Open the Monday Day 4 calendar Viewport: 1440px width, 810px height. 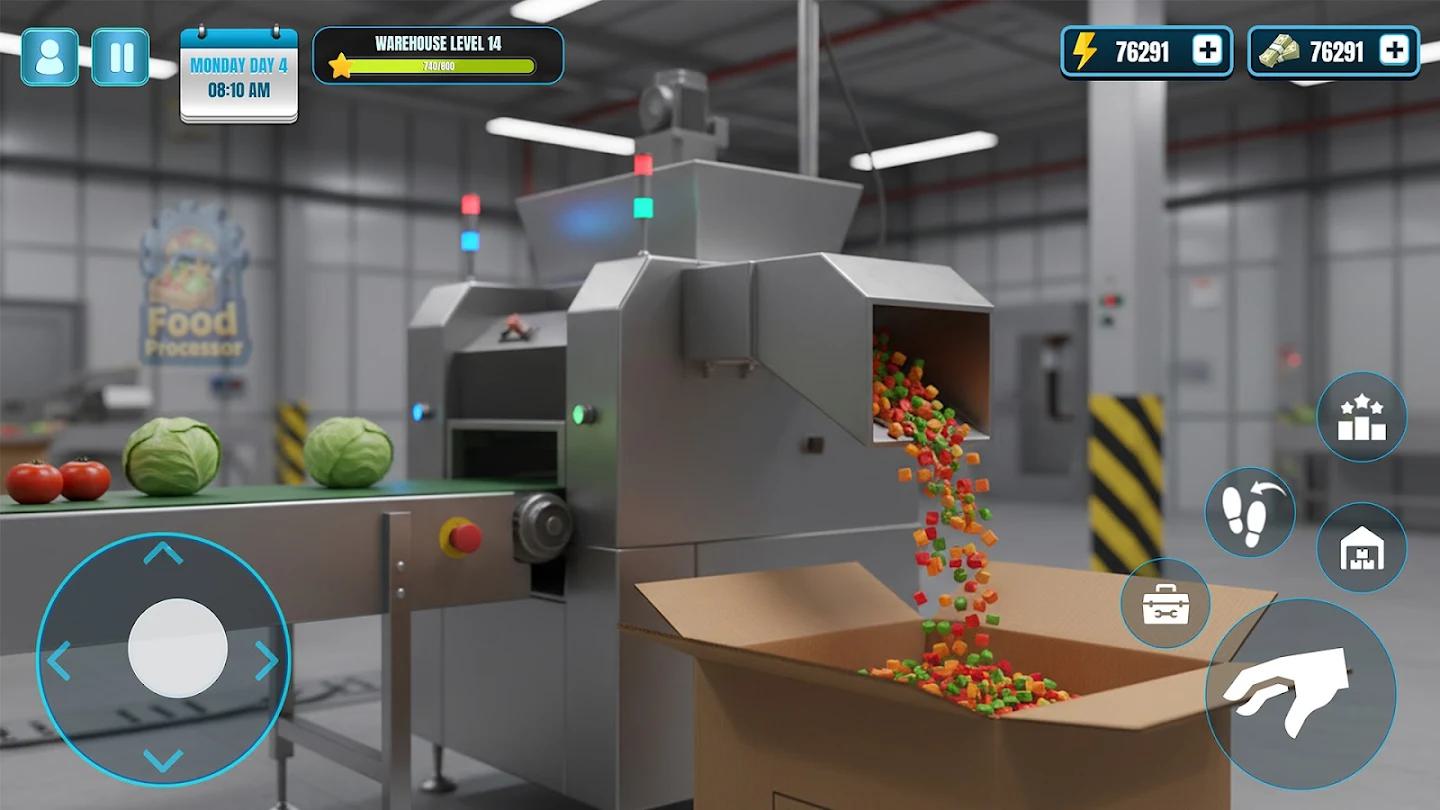click(239, 76)
